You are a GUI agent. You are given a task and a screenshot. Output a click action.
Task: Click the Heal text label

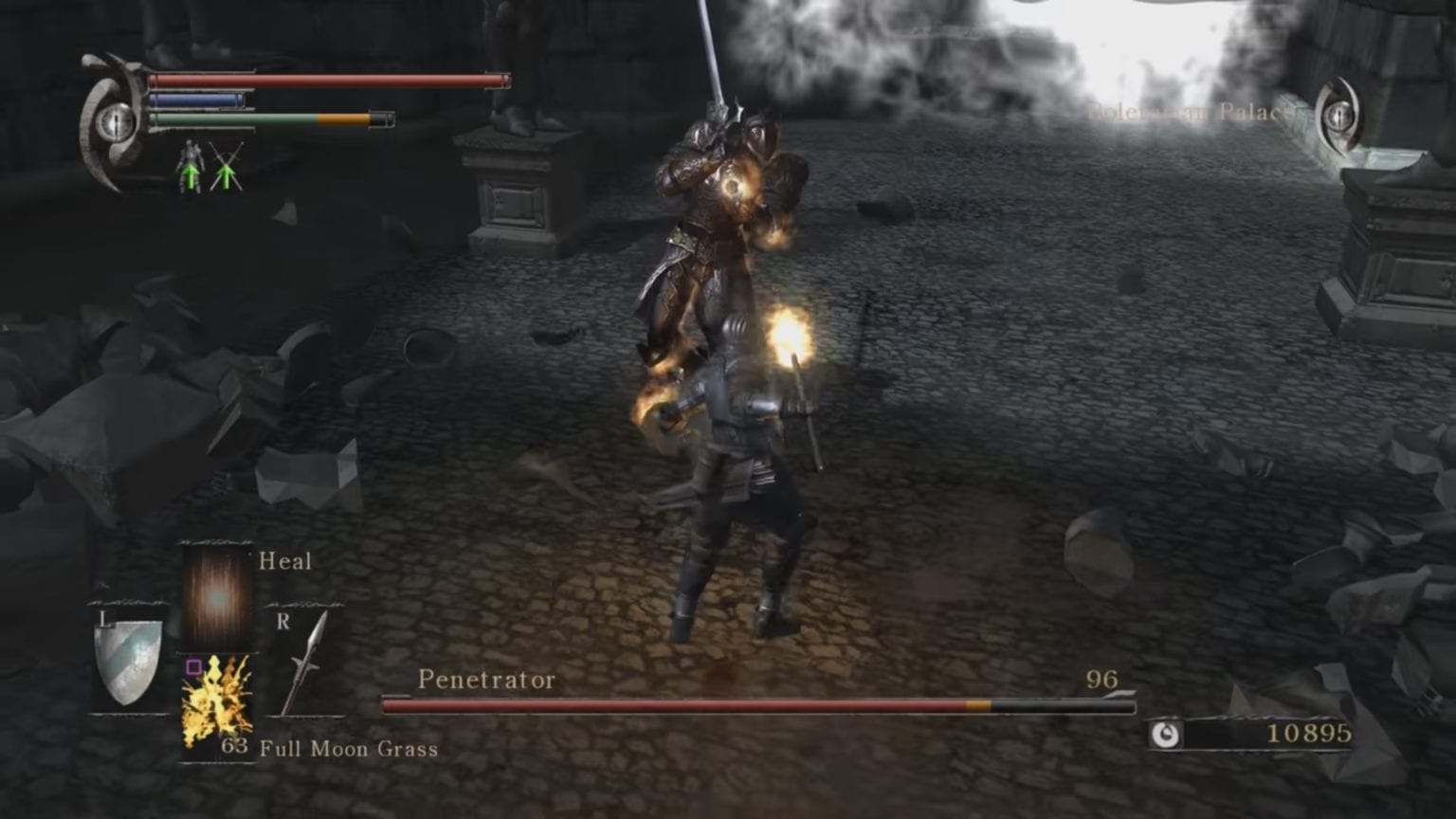click(283, 561)
